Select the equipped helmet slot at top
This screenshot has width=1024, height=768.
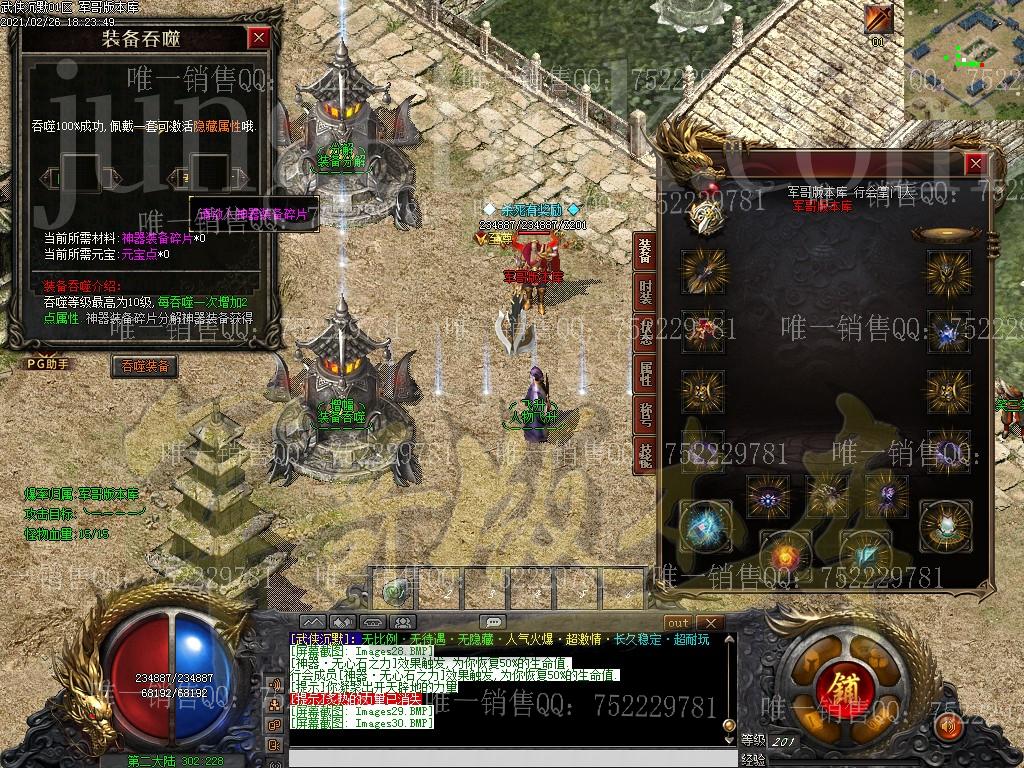pyautogui.click(x=706, y=210)
